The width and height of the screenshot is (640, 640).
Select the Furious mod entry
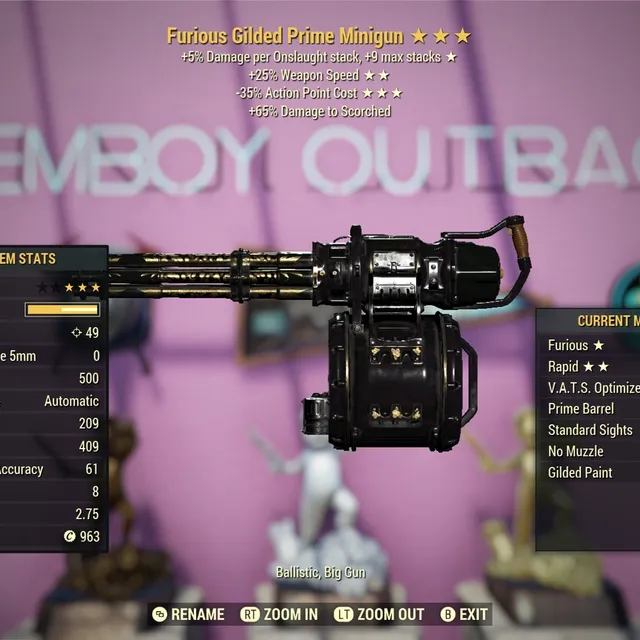pos(576,345)
